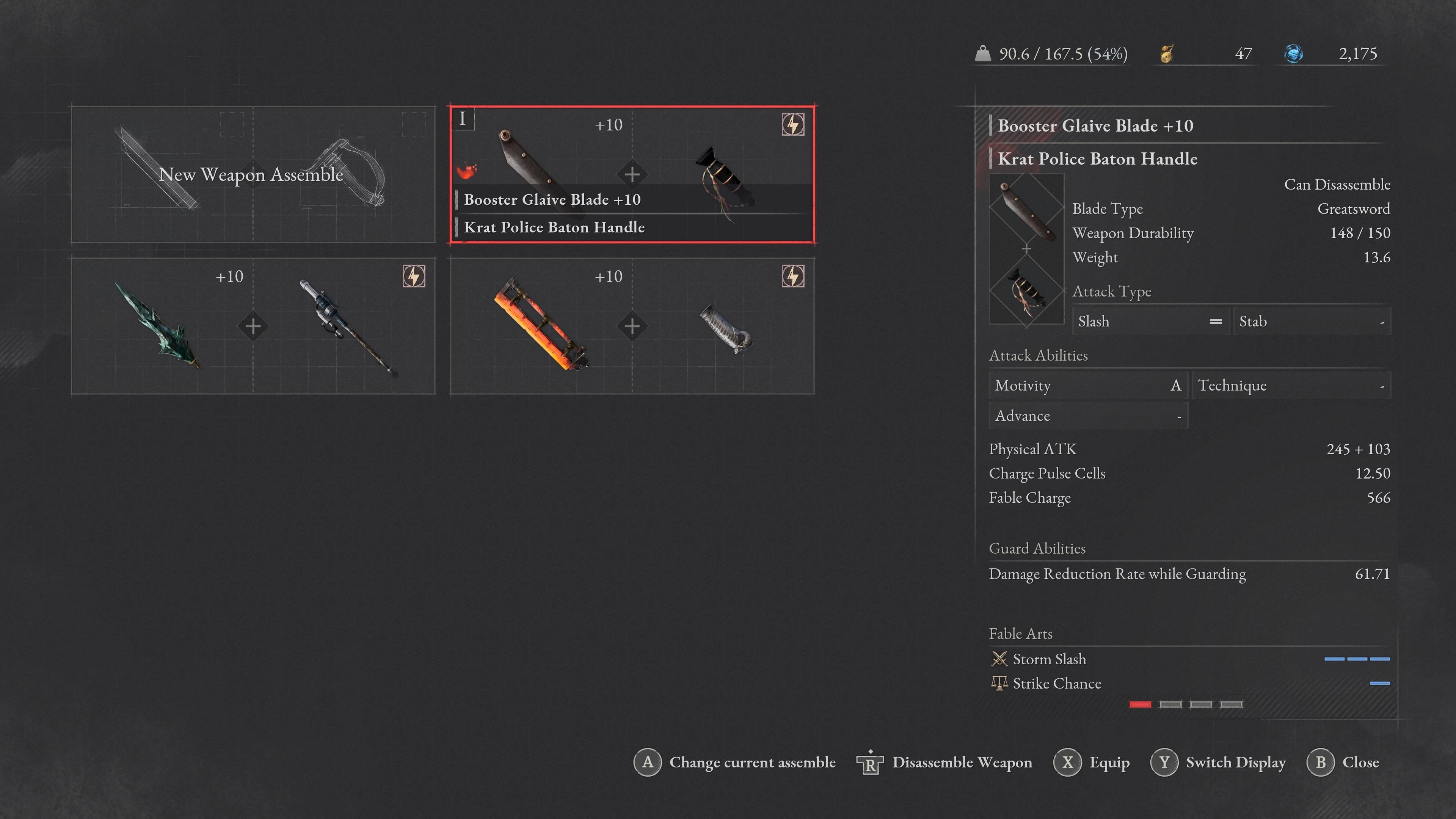Viewport: 1456px width, 819px height.
Task: Activate Switch Display
Action: pyautogui.click(x=1218, y=763)
